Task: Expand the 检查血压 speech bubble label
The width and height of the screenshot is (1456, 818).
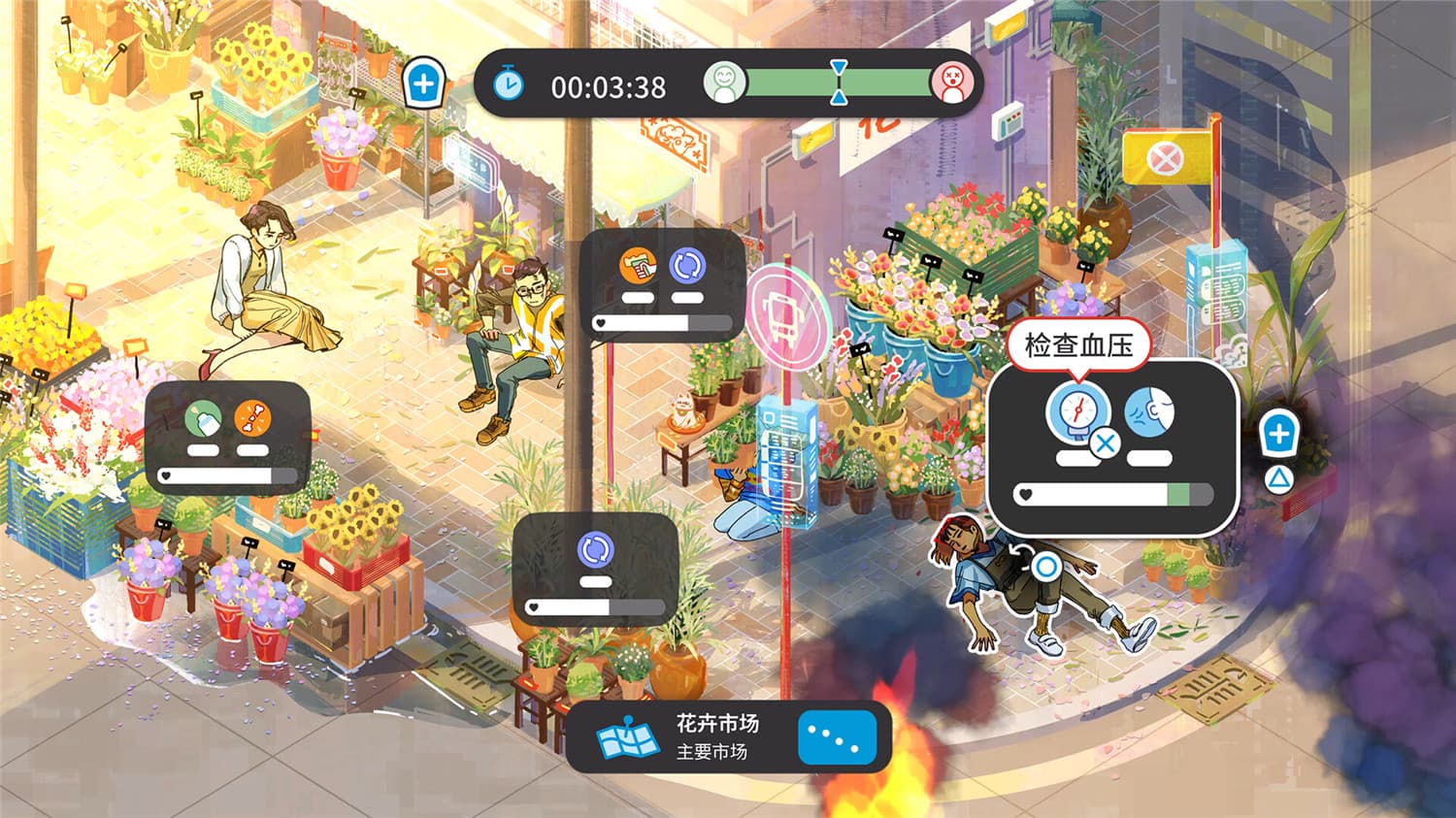Action: click(1080, 345)
